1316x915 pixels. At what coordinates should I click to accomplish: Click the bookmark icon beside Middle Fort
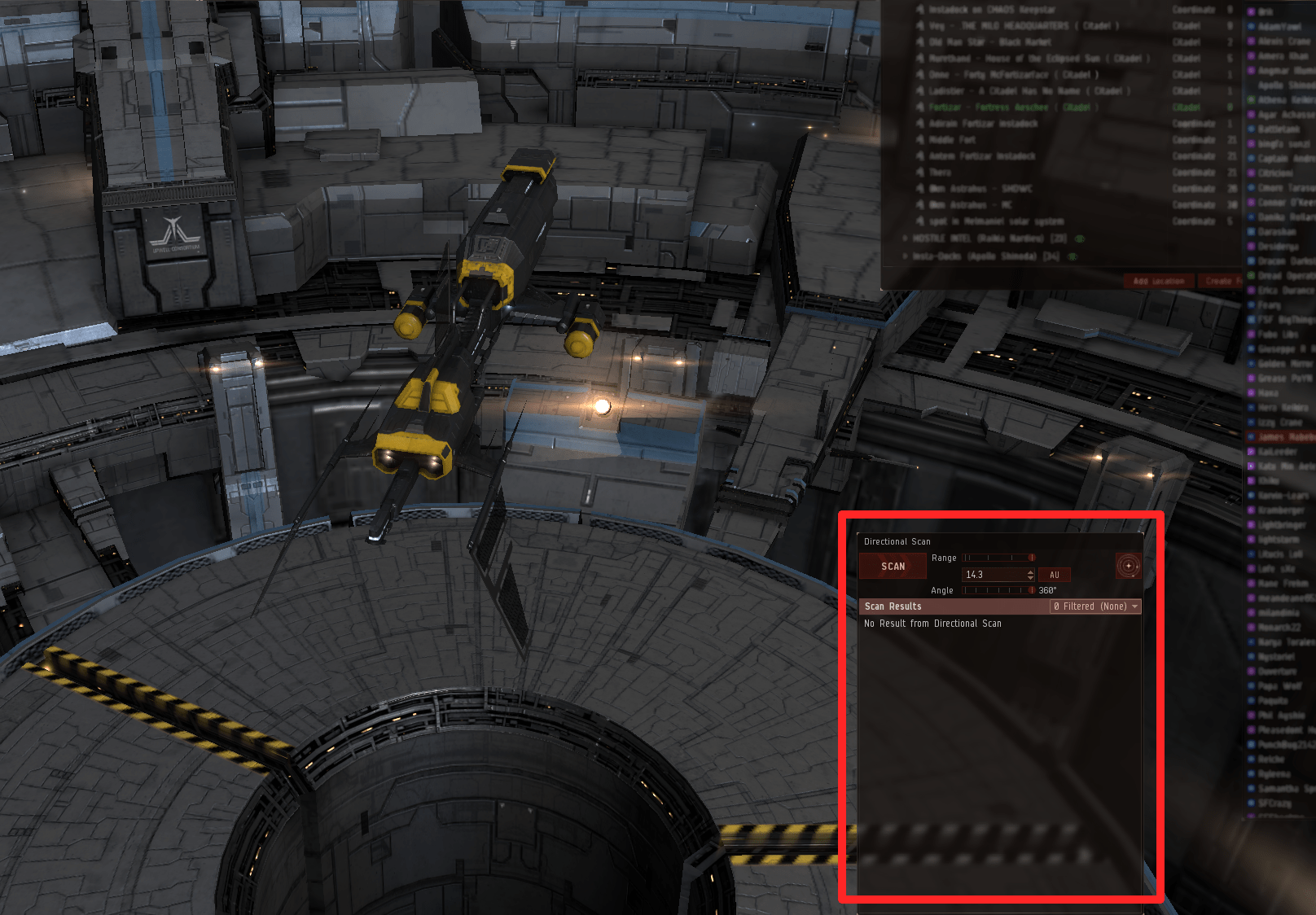920,140
